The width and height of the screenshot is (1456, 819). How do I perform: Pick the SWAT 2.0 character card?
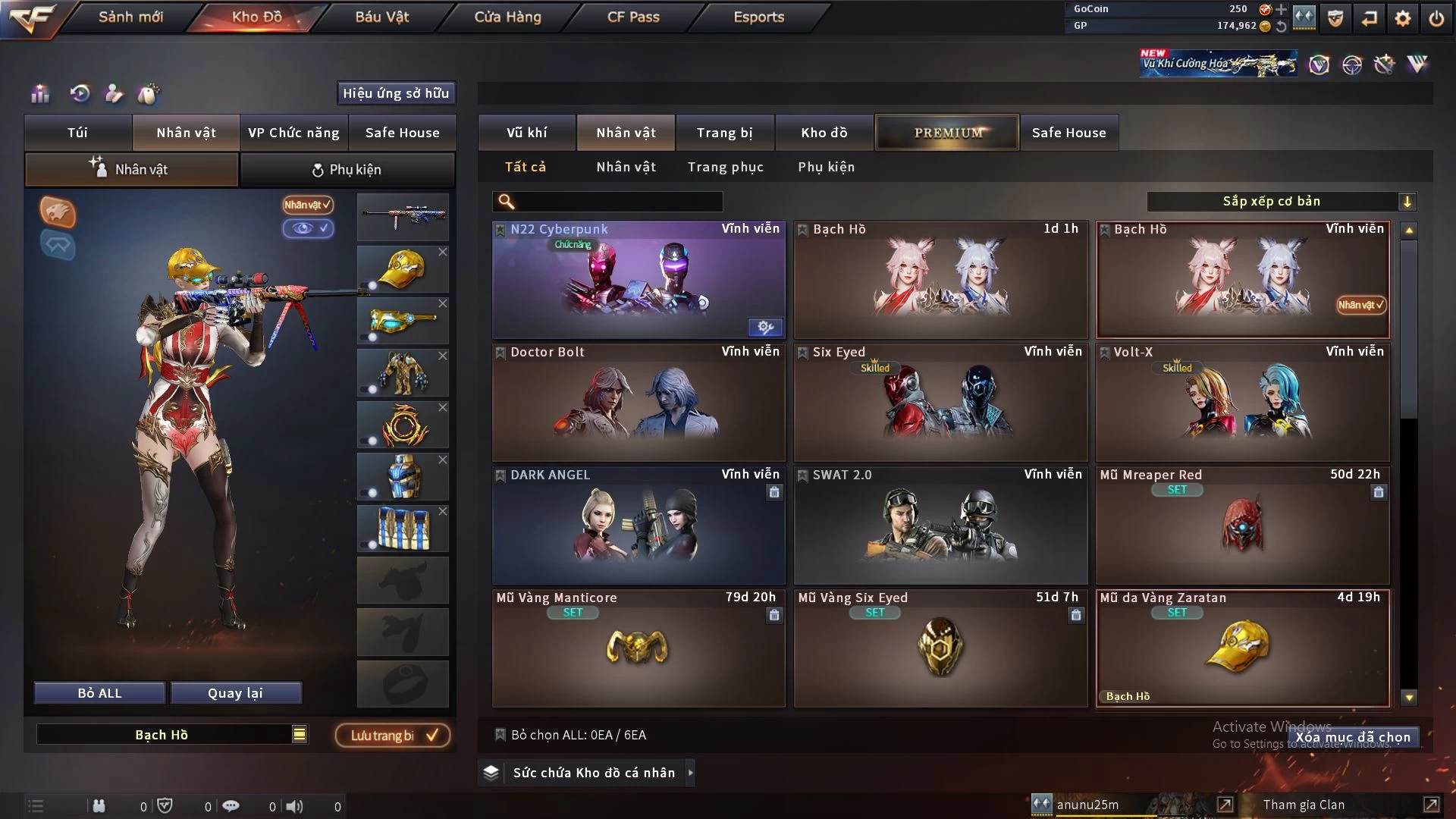pos(940,525)
